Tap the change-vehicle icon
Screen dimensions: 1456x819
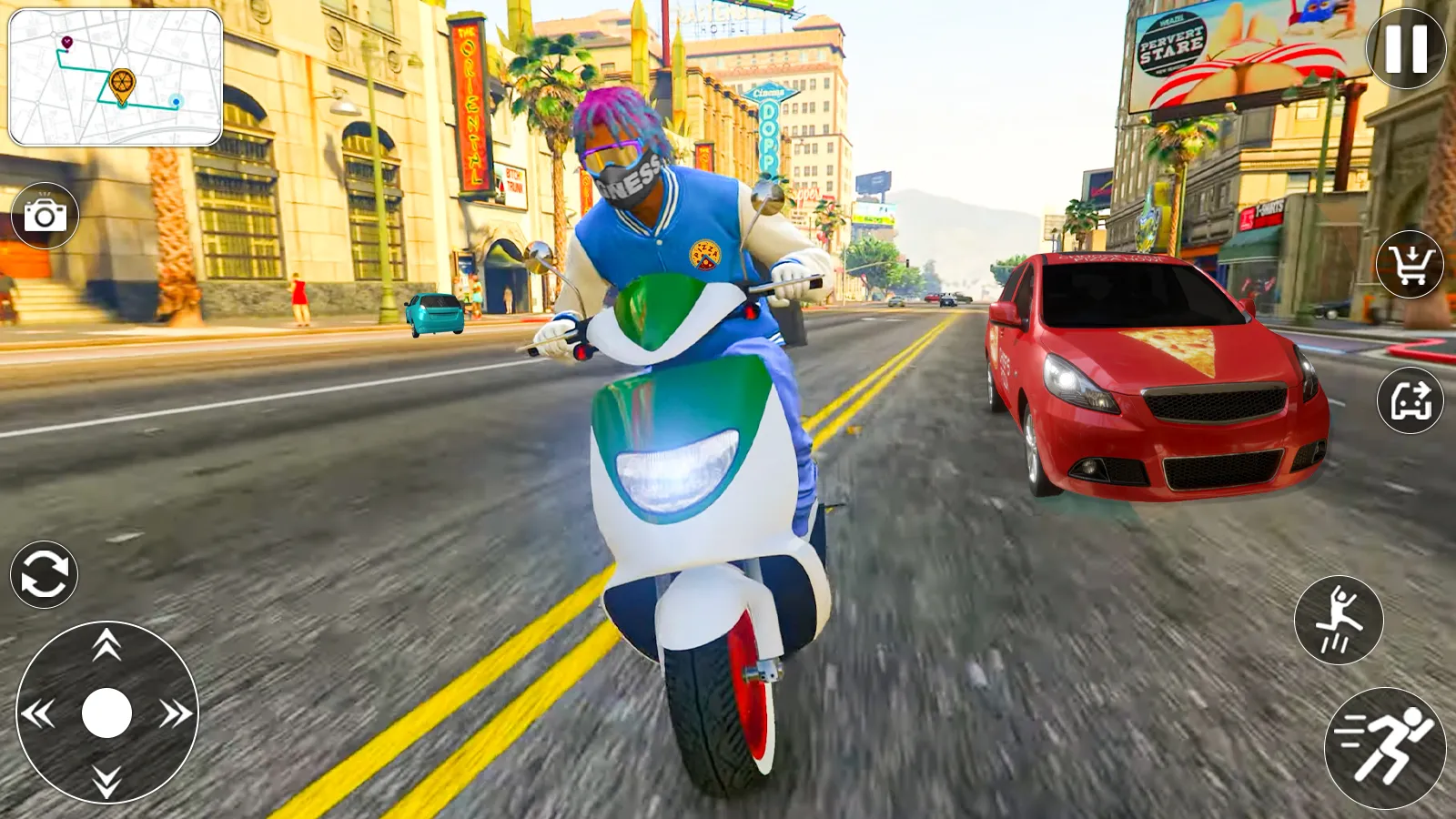1409,398
